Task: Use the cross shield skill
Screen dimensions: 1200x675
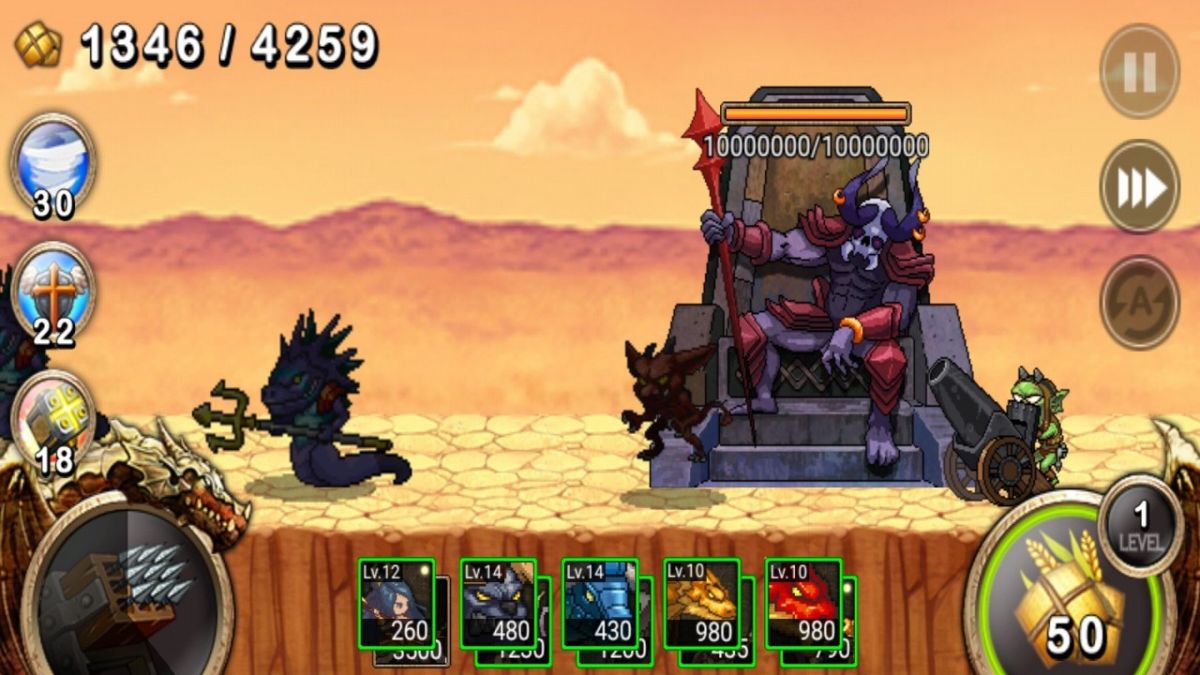Action: (54, 289)
